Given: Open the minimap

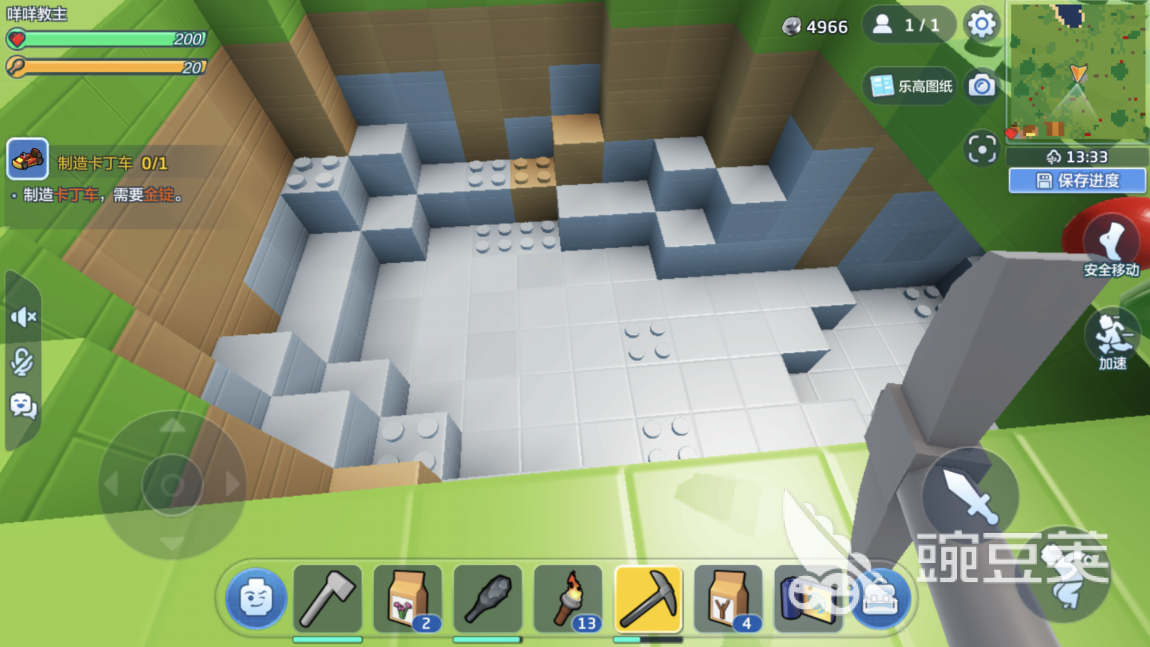Looking at the screenshot, I should (1075, 71).
